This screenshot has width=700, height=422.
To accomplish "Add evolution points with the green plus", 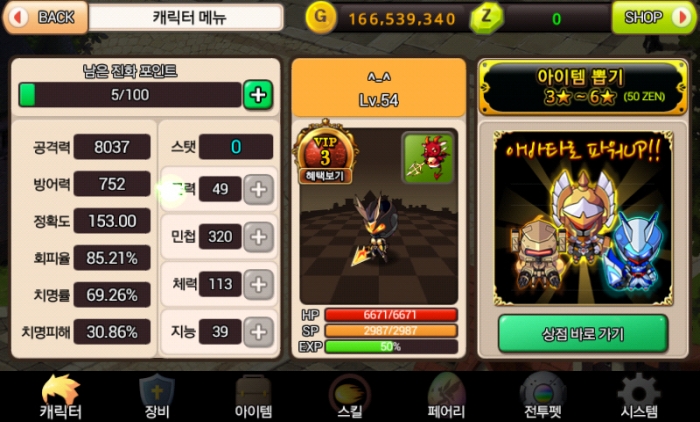I will (x=258, y=95).
